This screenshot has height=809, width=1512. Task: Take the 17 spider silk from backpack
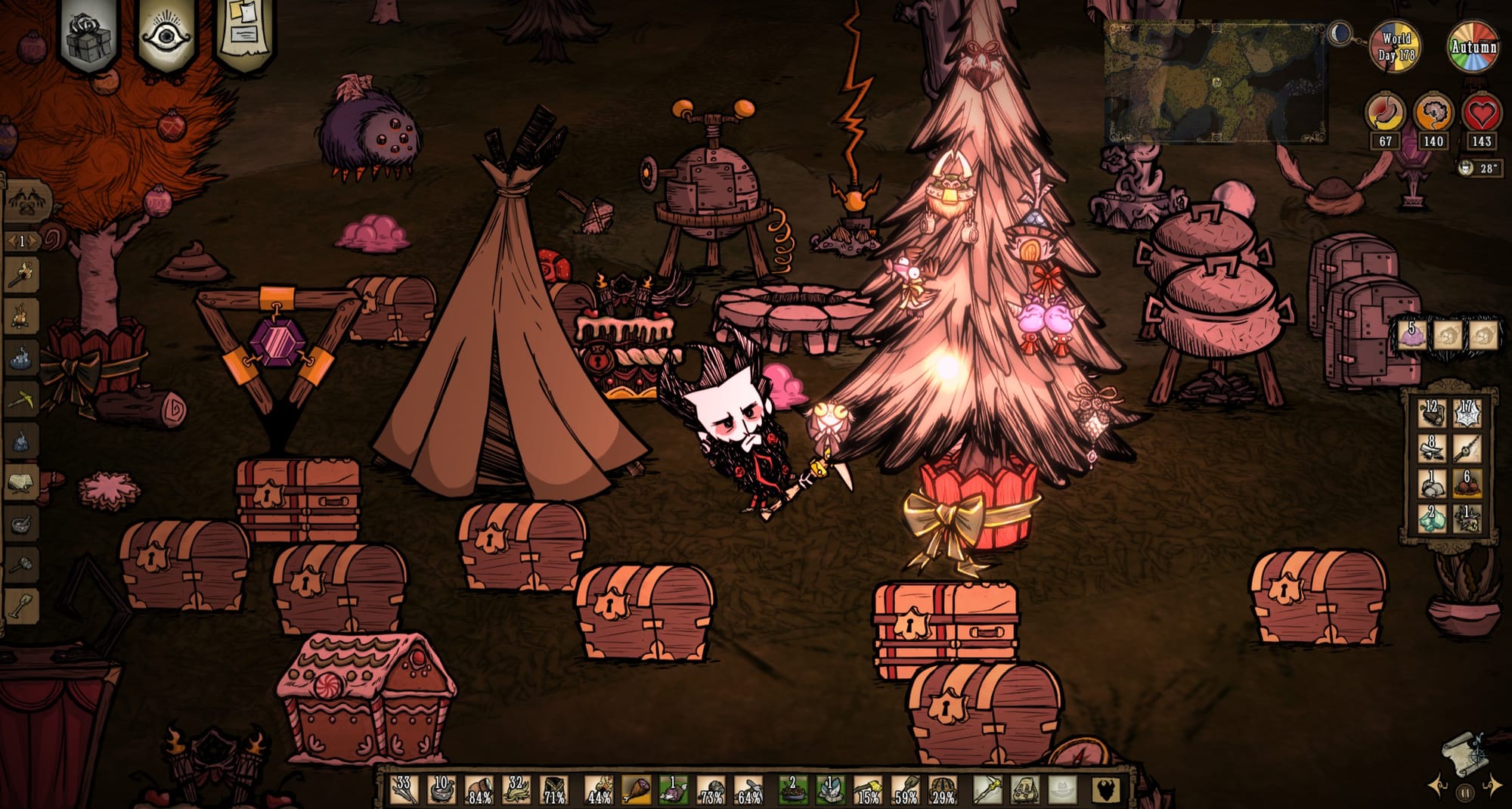(x=1467, y=414)
